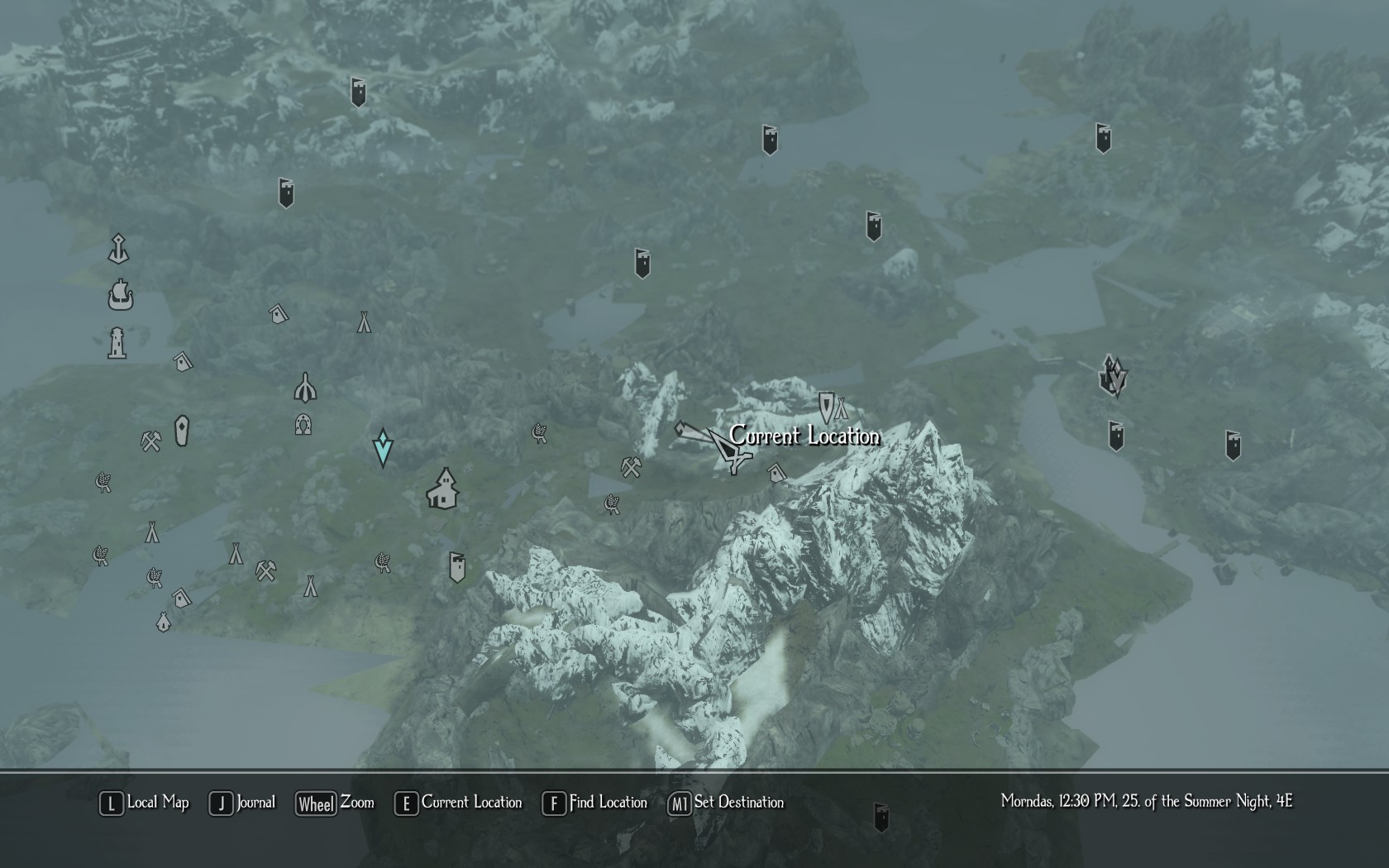
Task: Select the large house settlement marker
Action: pyautogui.click(x=443, y=489)
